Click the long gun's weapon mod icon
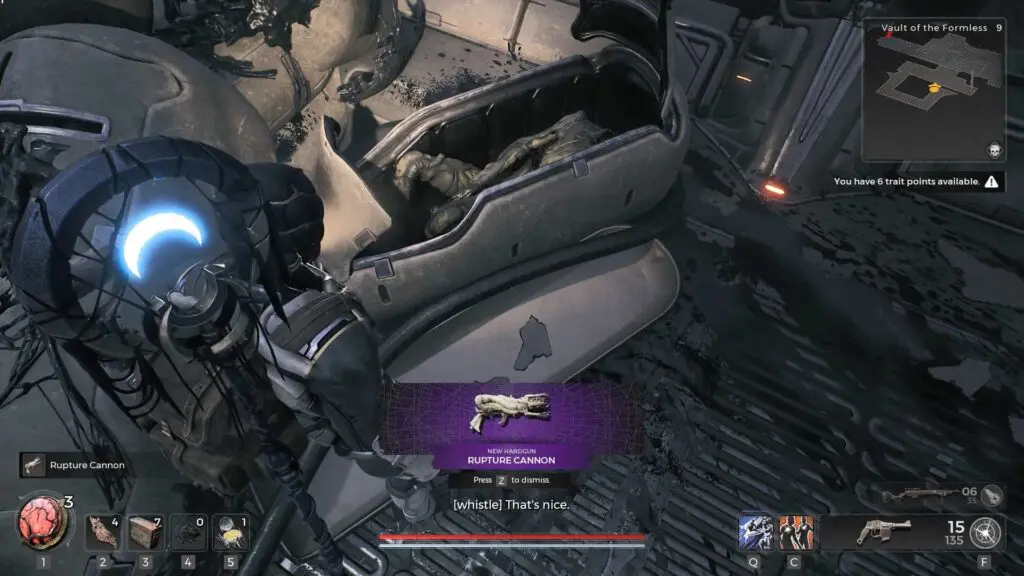The image size is (1024, 576). coord(991,494)
